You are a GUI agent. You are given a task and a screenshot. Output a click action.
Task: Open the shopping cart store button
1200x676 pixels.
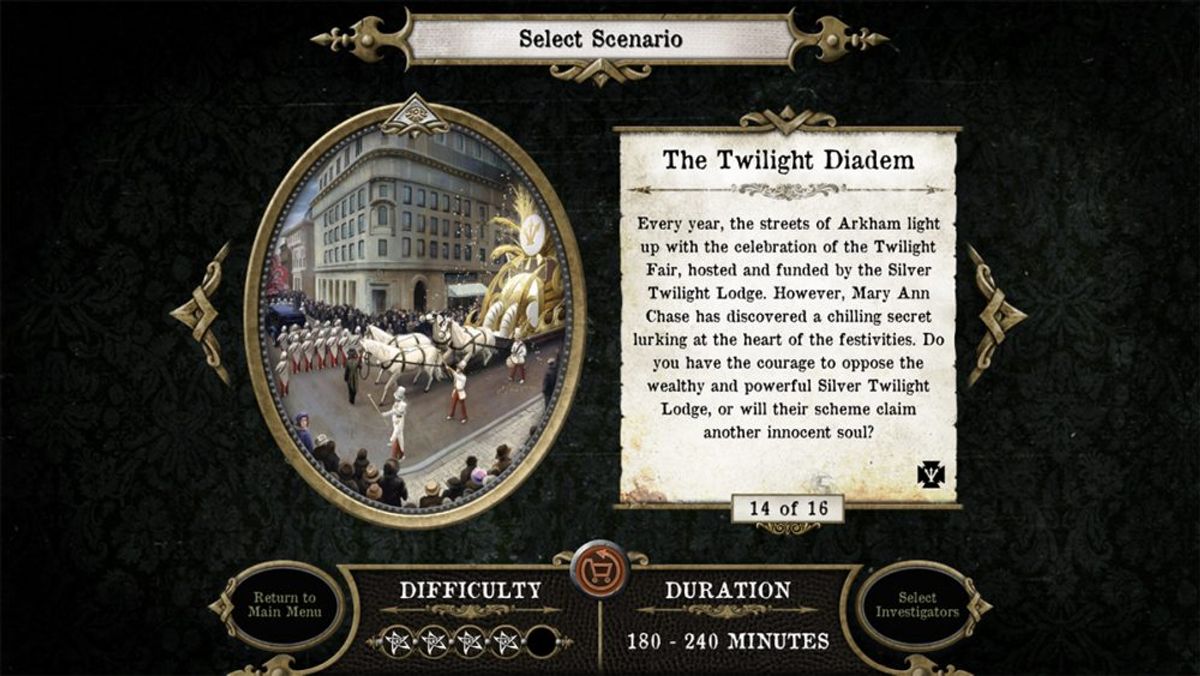coord(599,570)
